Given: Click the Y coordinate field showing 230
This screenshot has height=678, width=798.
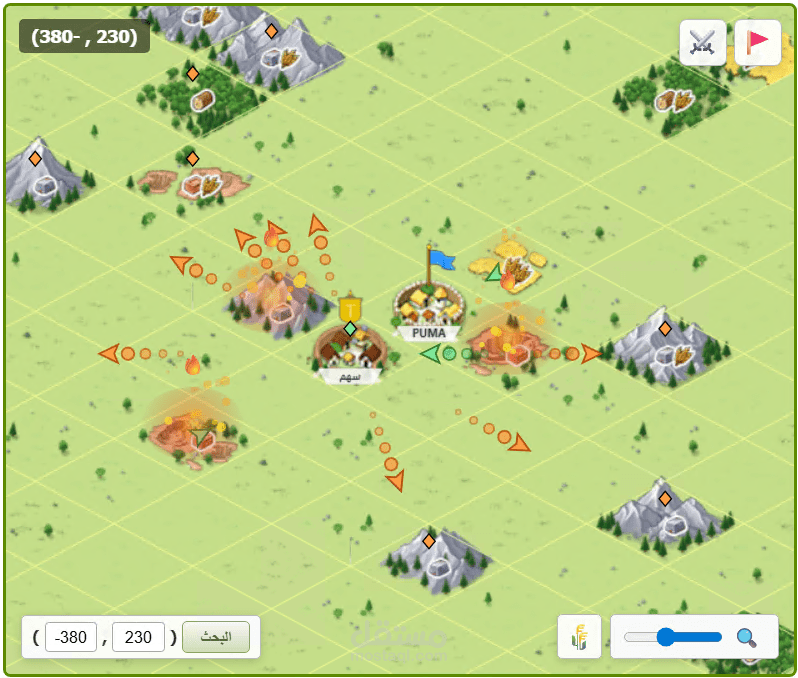Looking at the screenshot, I should tap(138, 637).
